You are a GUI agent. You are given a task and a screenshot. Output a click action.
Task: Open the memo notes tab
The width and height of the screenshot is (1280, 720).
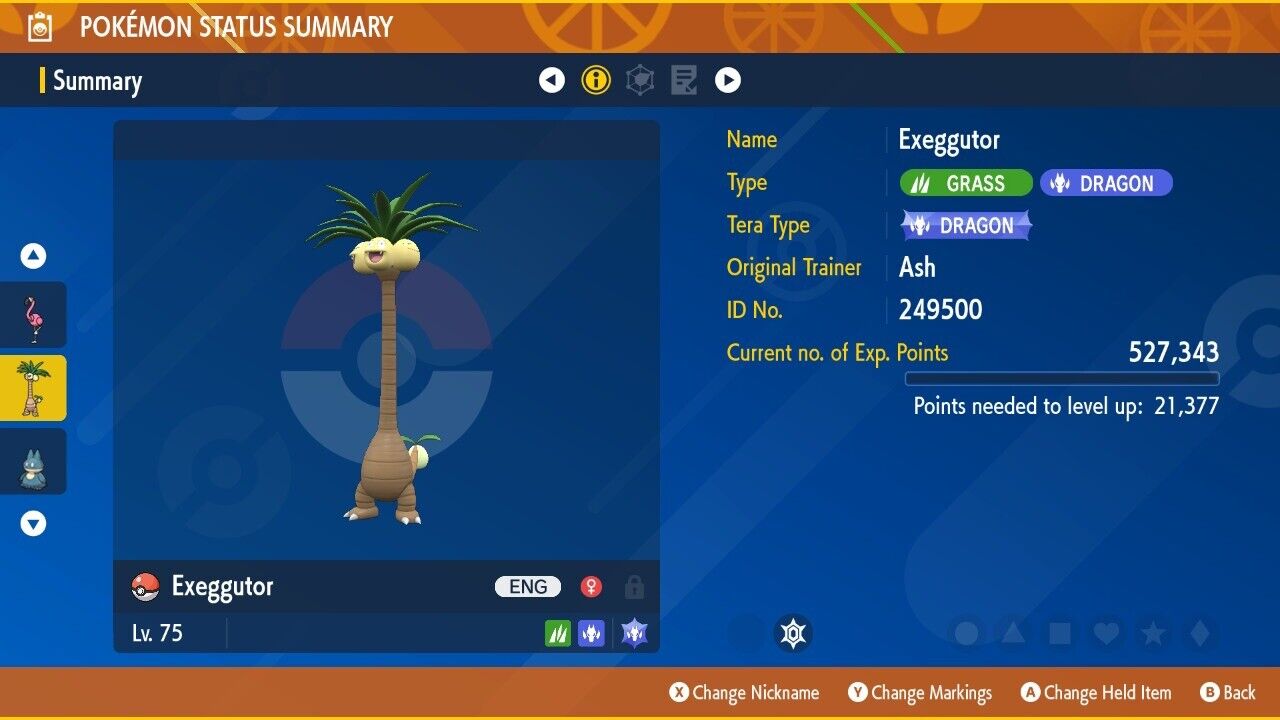point(684,80)
